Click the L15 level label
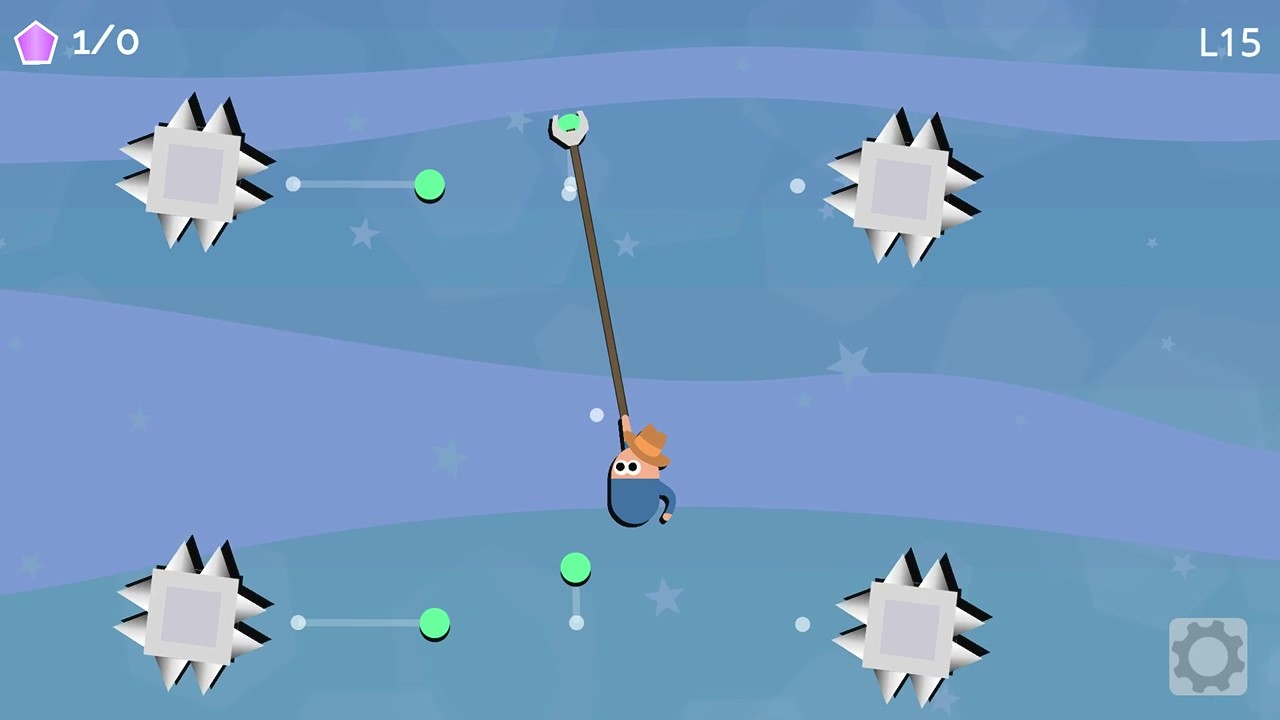 click(1229, 42)
